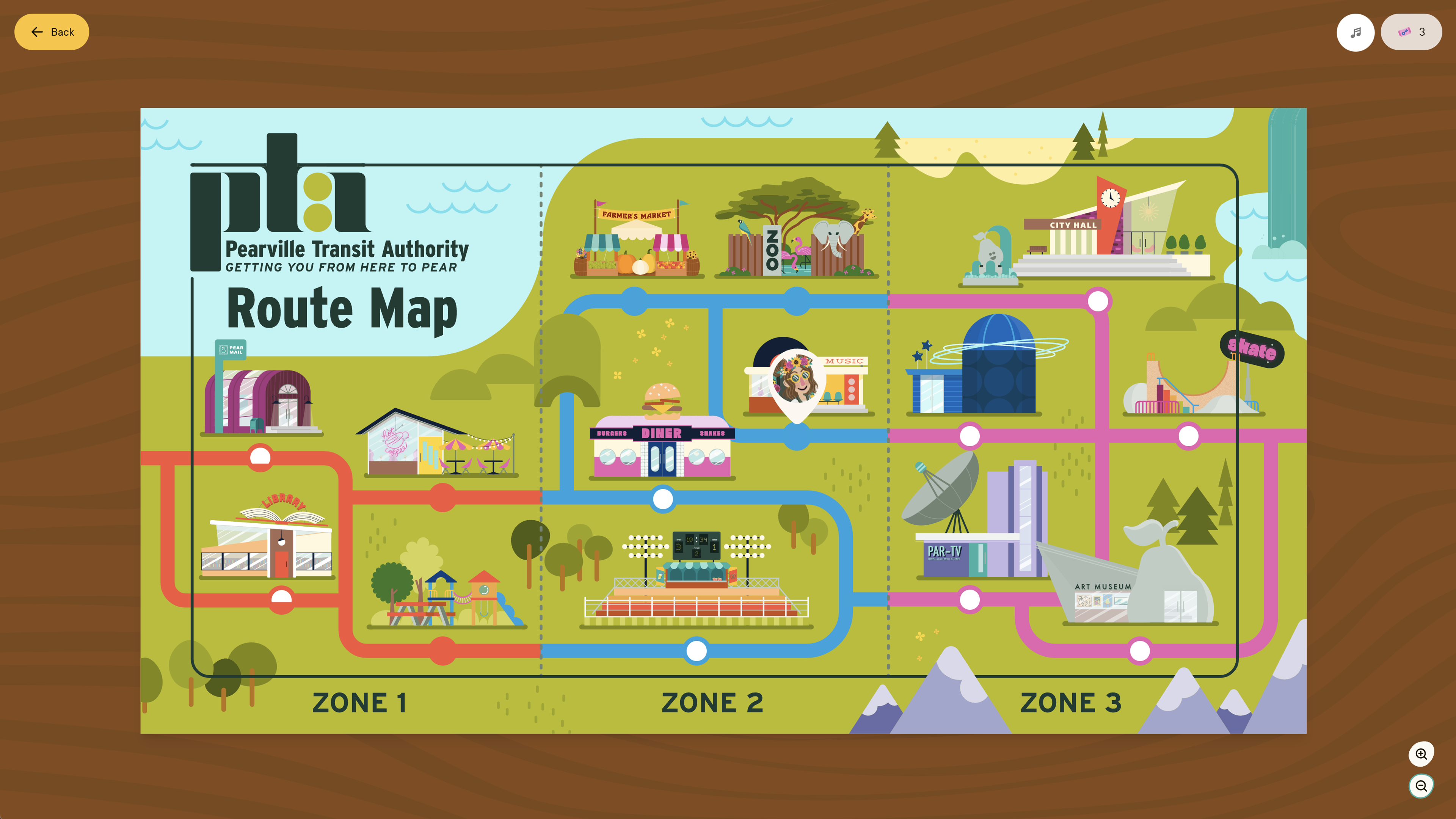Toggle the background music note icon
Viewport: 1456px width, 819px height.
pyautogui.click(x=1356, y=32)
